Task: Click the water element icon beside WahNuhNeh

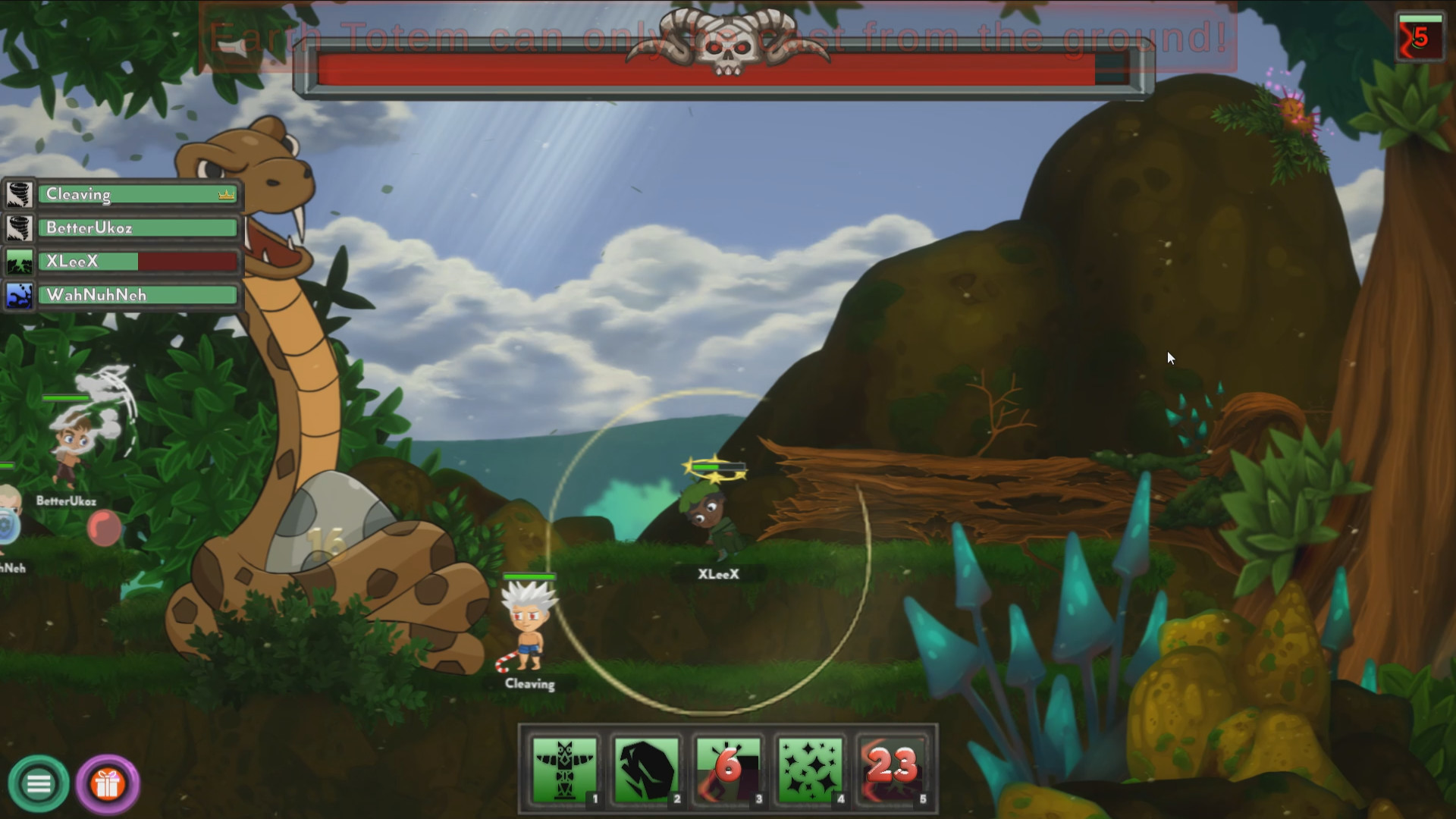Action: click(19, 294)
